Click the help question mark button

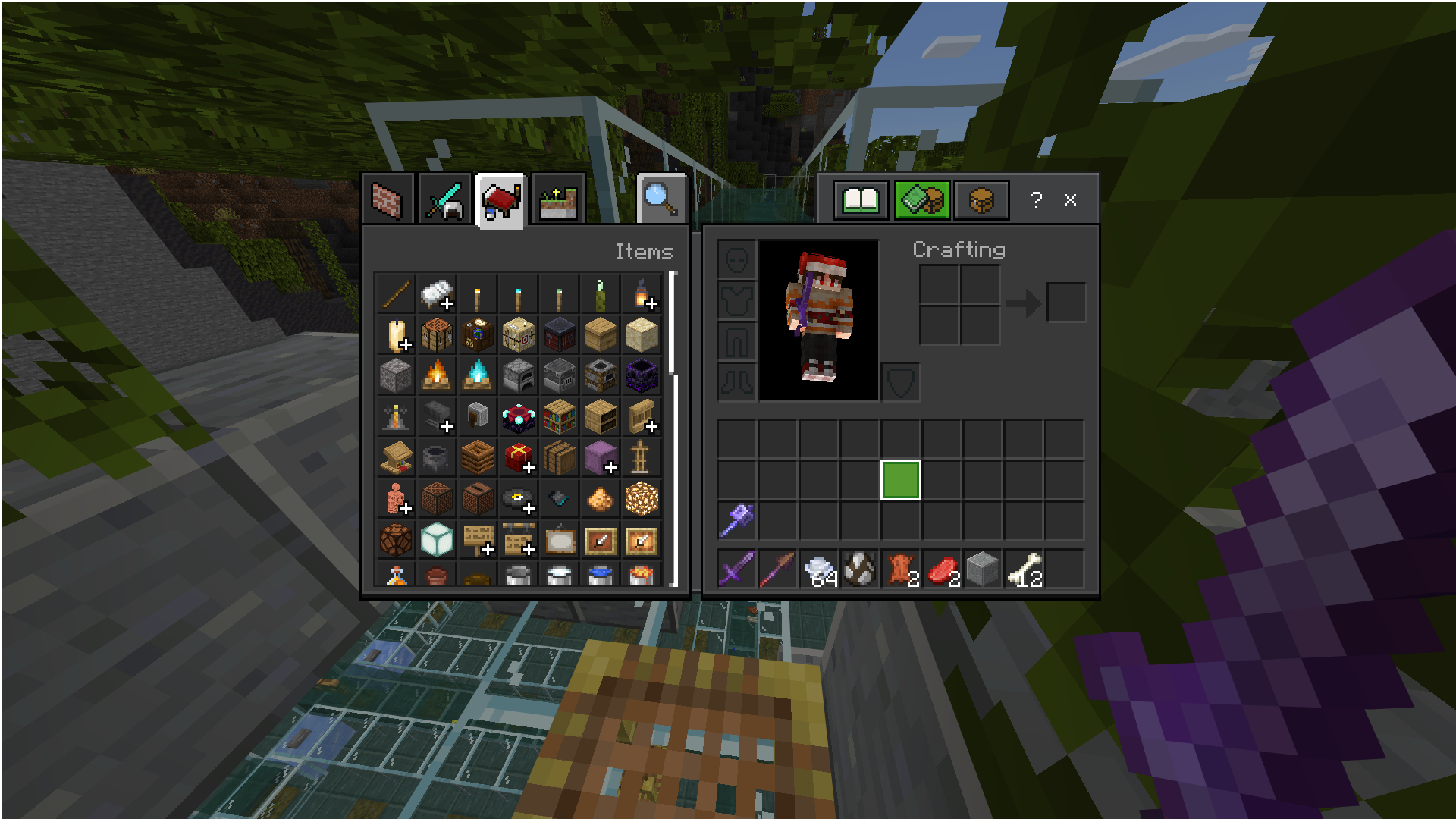click(x=1036, y=199)
